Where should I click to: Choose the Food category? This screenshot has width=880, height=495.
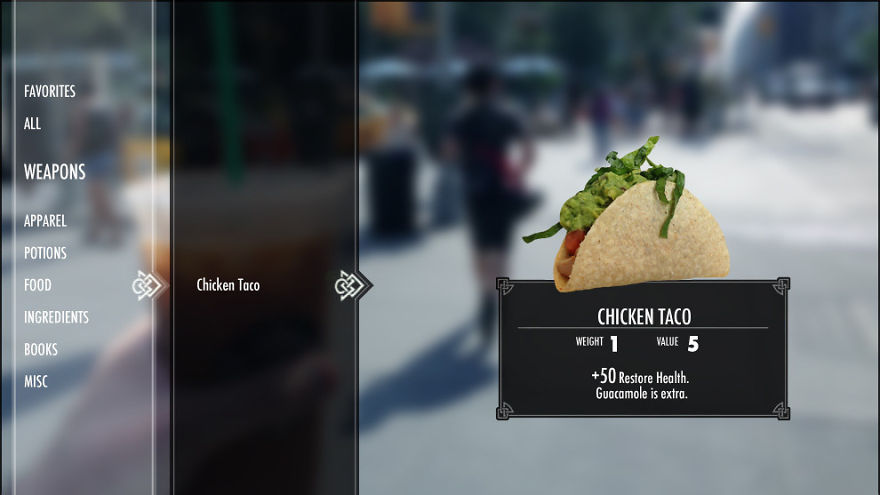(38, 285)
